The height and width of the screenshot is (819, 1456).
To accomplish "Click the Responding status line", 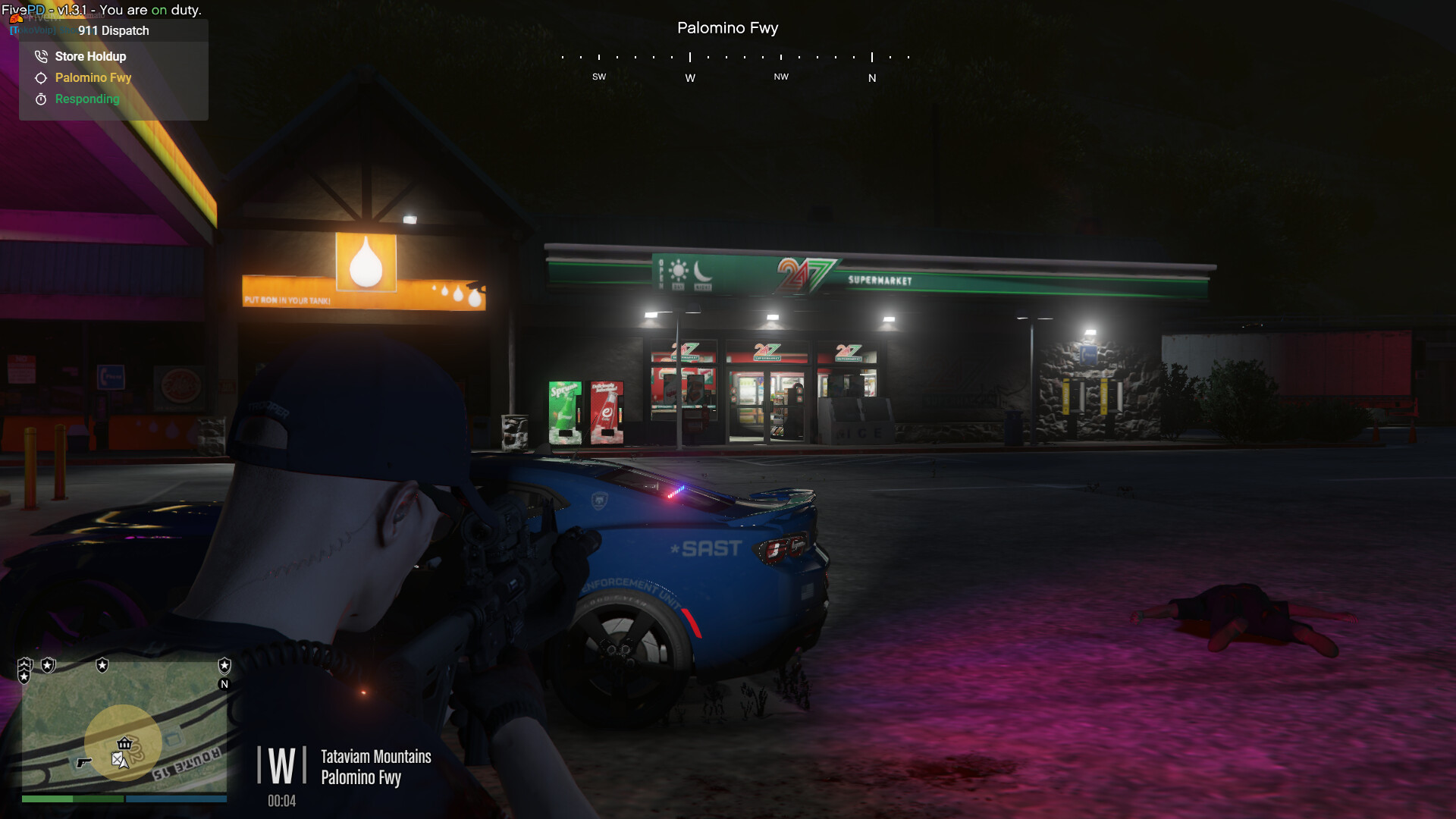I will tap(86, 99).
